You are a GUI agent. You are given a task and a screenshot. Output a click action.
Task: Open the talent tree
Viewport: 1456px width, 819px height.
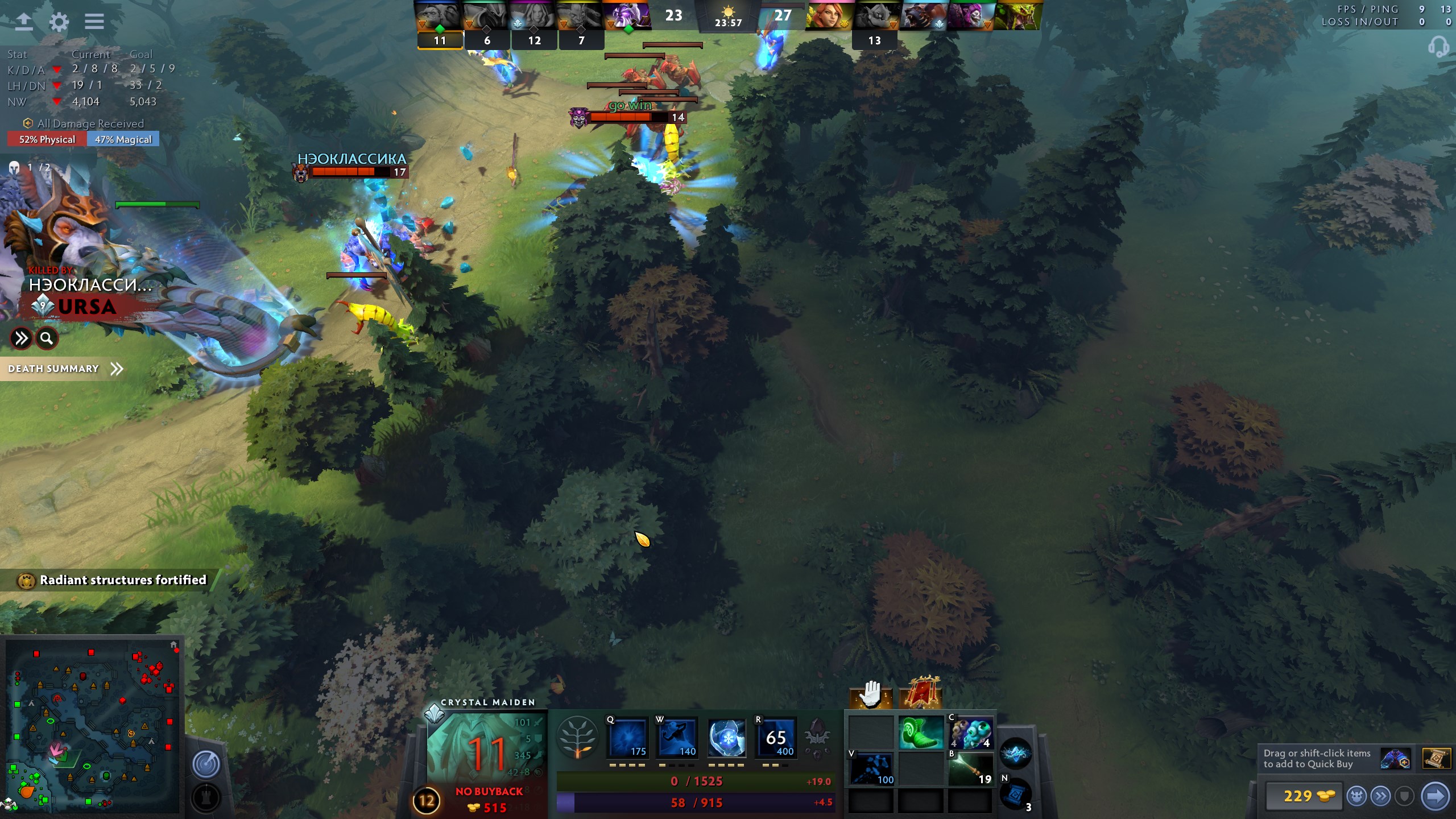pos(577,738)
